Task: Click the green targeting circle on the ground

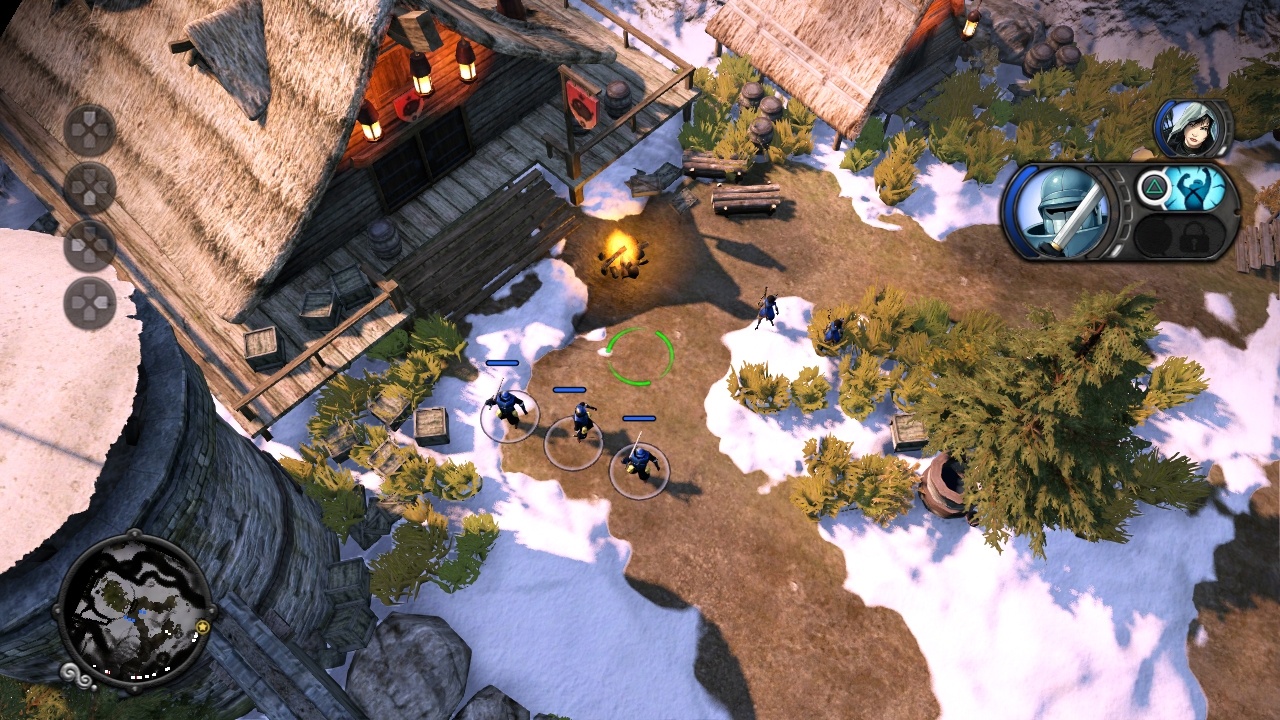Action: point(640,358)
